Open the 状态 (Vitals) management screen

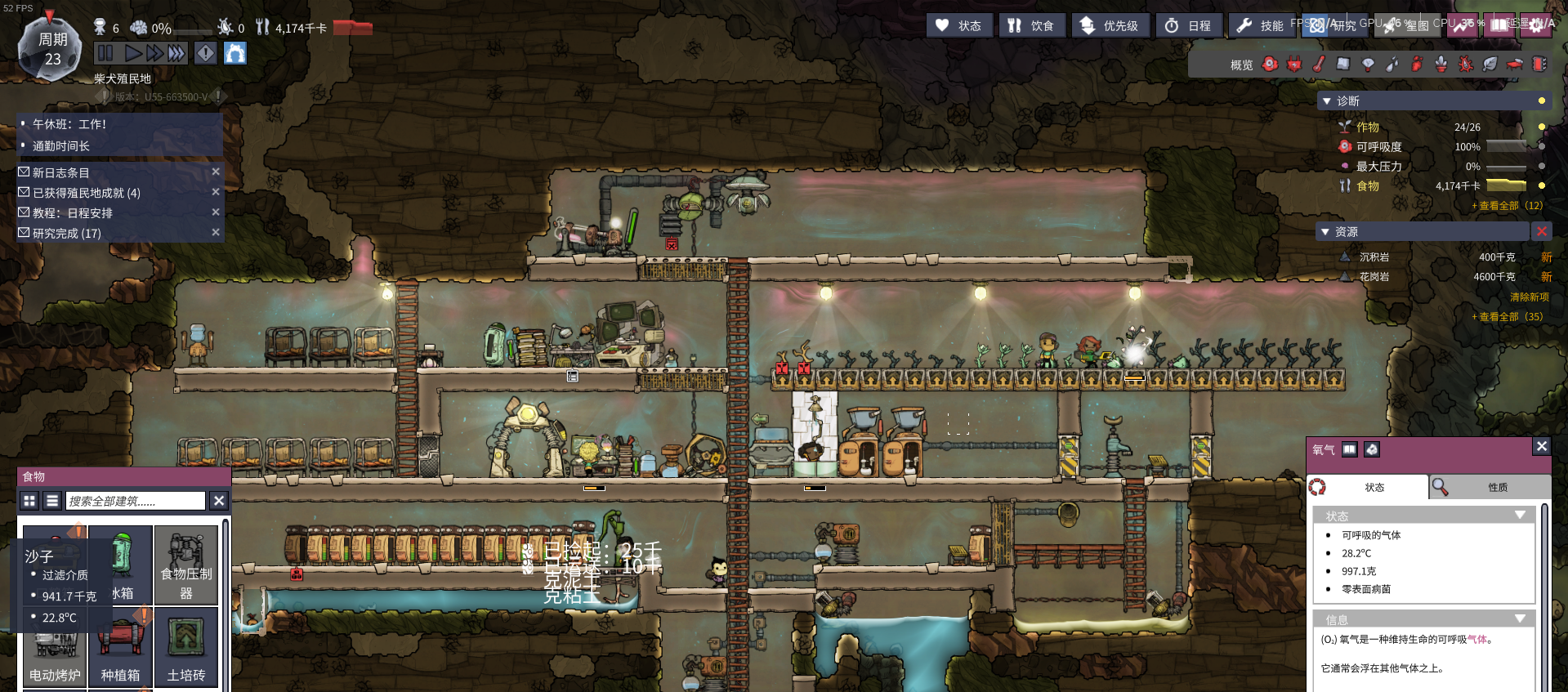coord(959,25)
